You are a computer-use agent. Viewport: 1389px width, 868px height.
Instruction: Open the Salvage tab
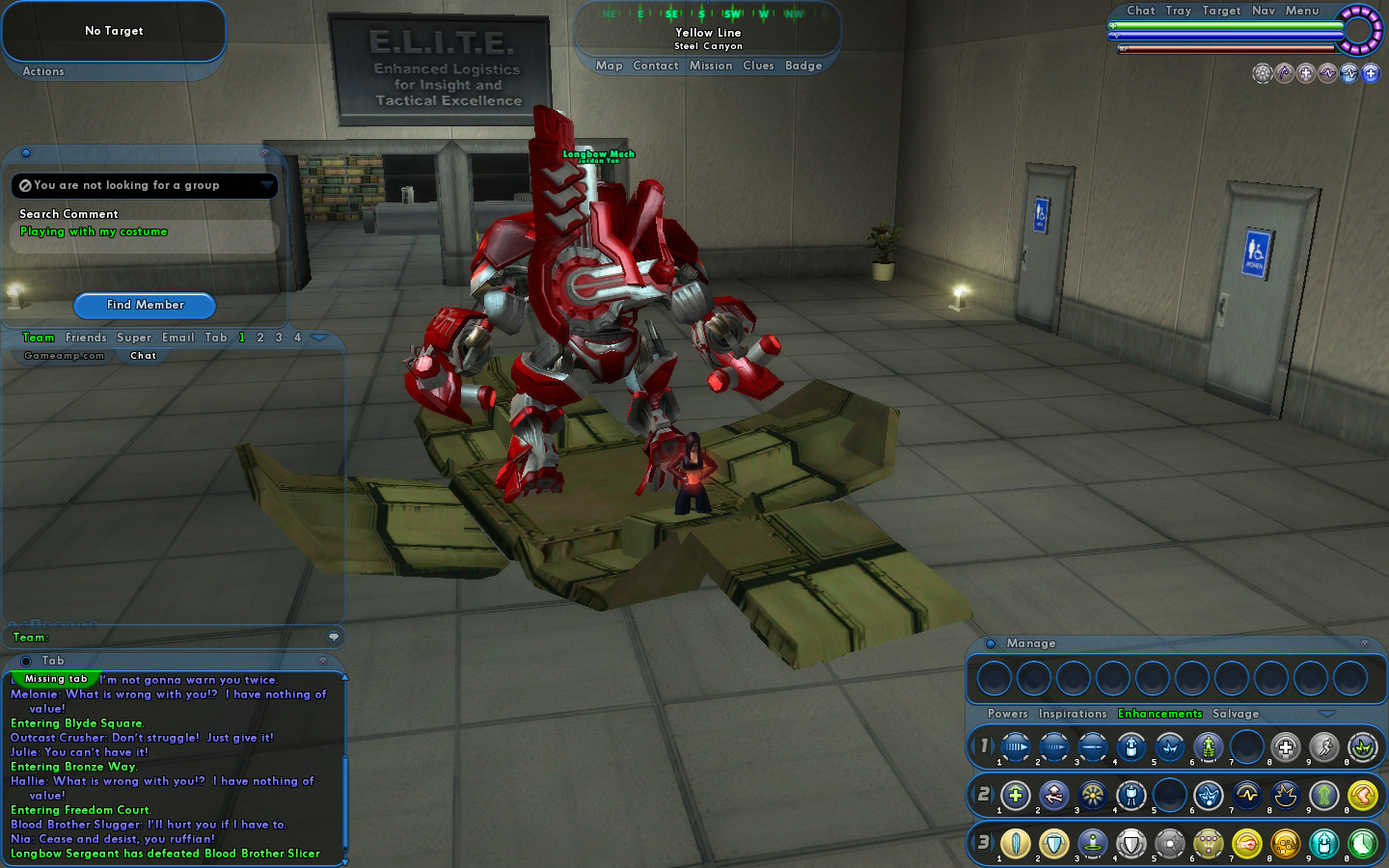coord(1236,714)
